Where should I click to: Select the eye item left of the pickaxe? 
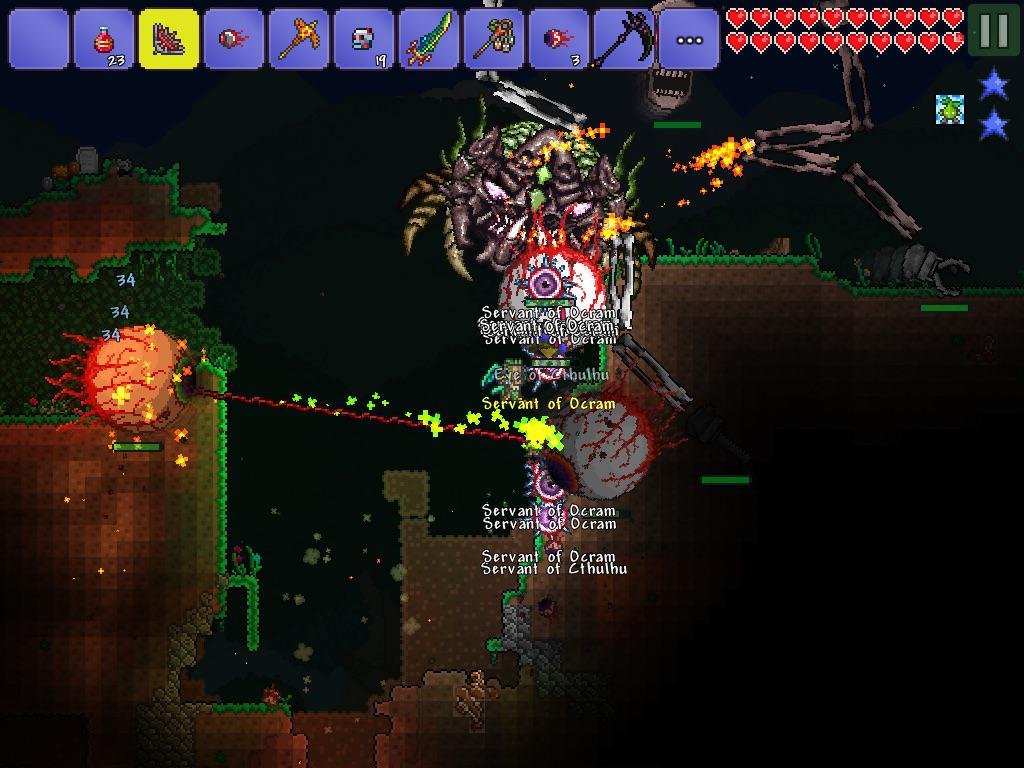tap(234, 39)
